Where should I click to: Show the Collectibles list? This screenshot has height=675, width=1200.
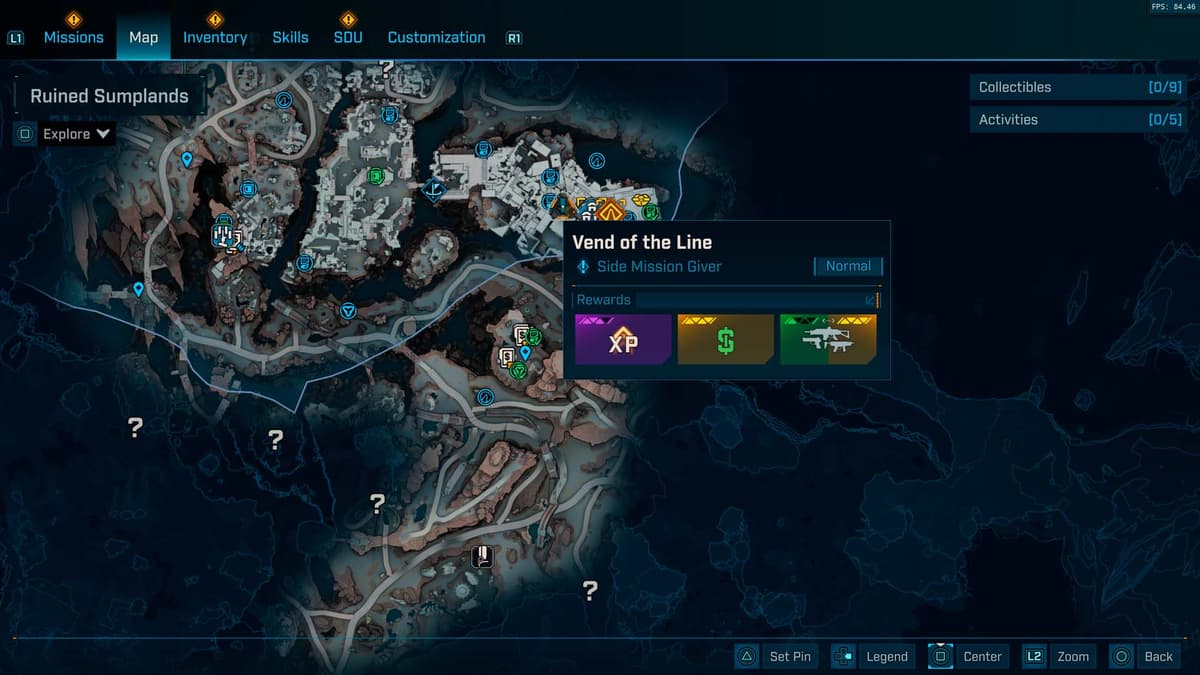[x=1079, y=87]
